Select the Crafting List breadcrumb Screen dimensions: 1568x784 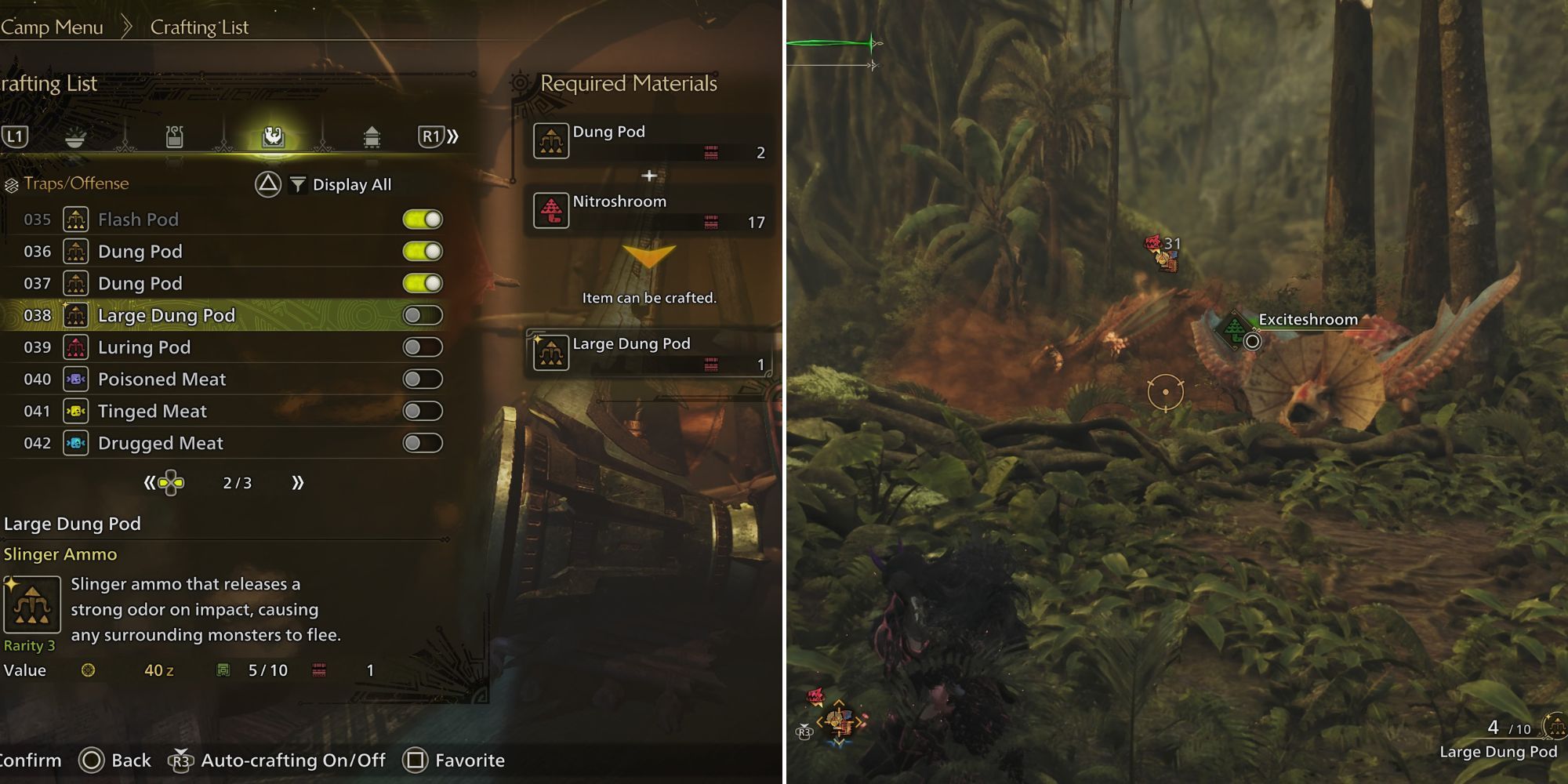tap(198, 26)
